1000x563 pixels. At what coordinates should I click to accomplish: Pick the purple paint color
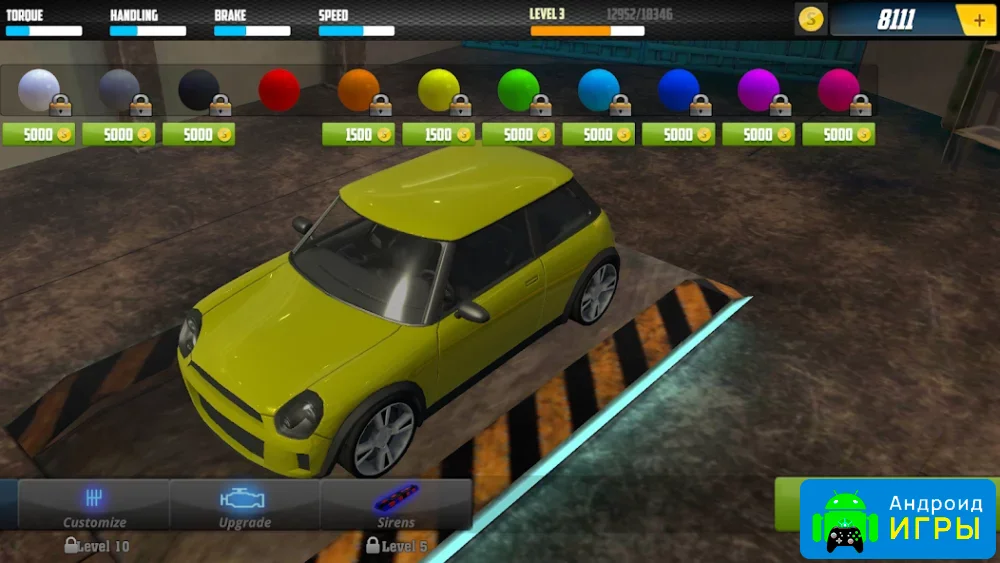coord(759,90)
